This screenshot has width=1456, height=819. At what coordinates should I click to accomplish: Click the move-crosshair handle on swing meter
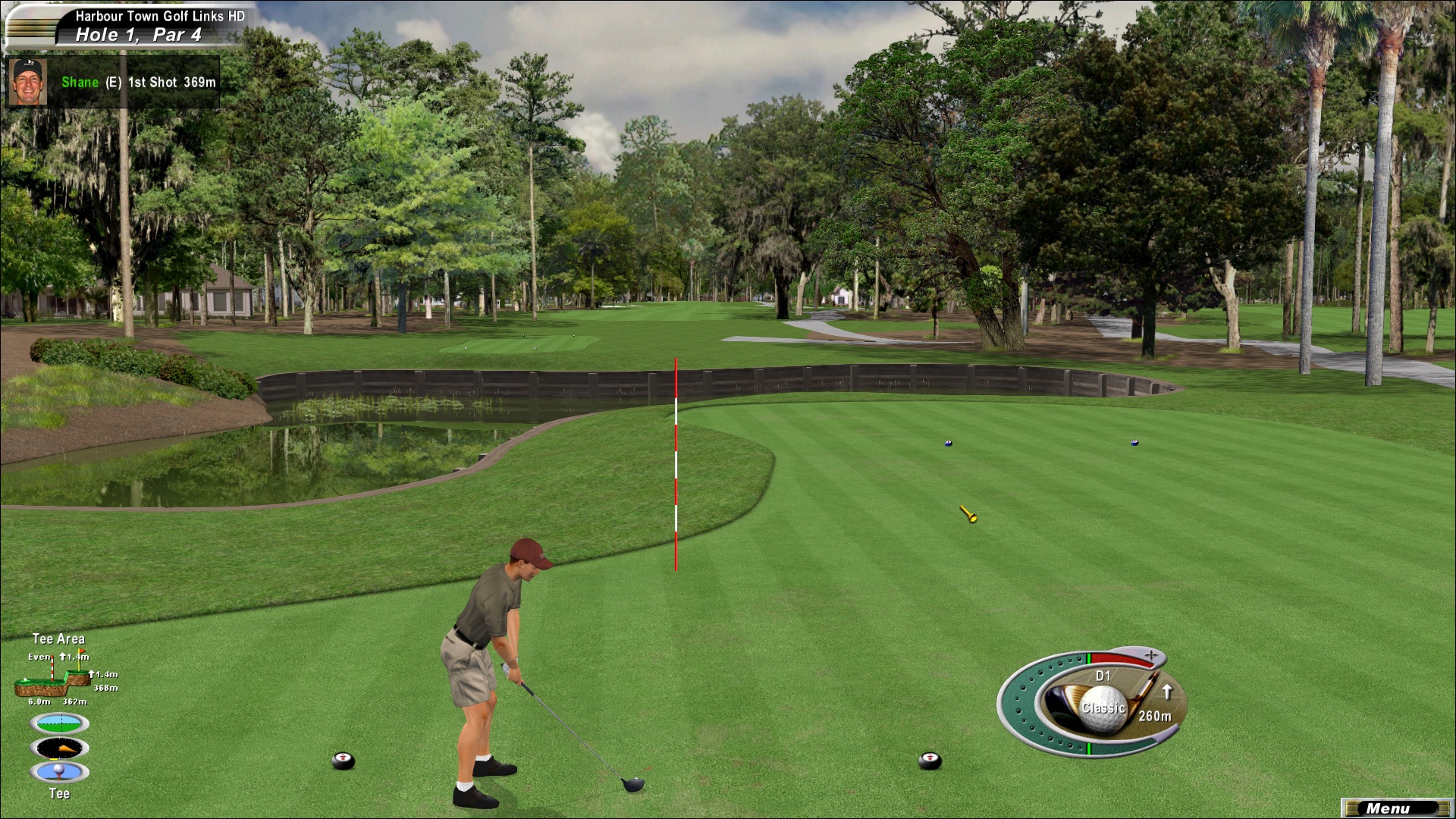pyautogui.click(x=1151, y=655)
